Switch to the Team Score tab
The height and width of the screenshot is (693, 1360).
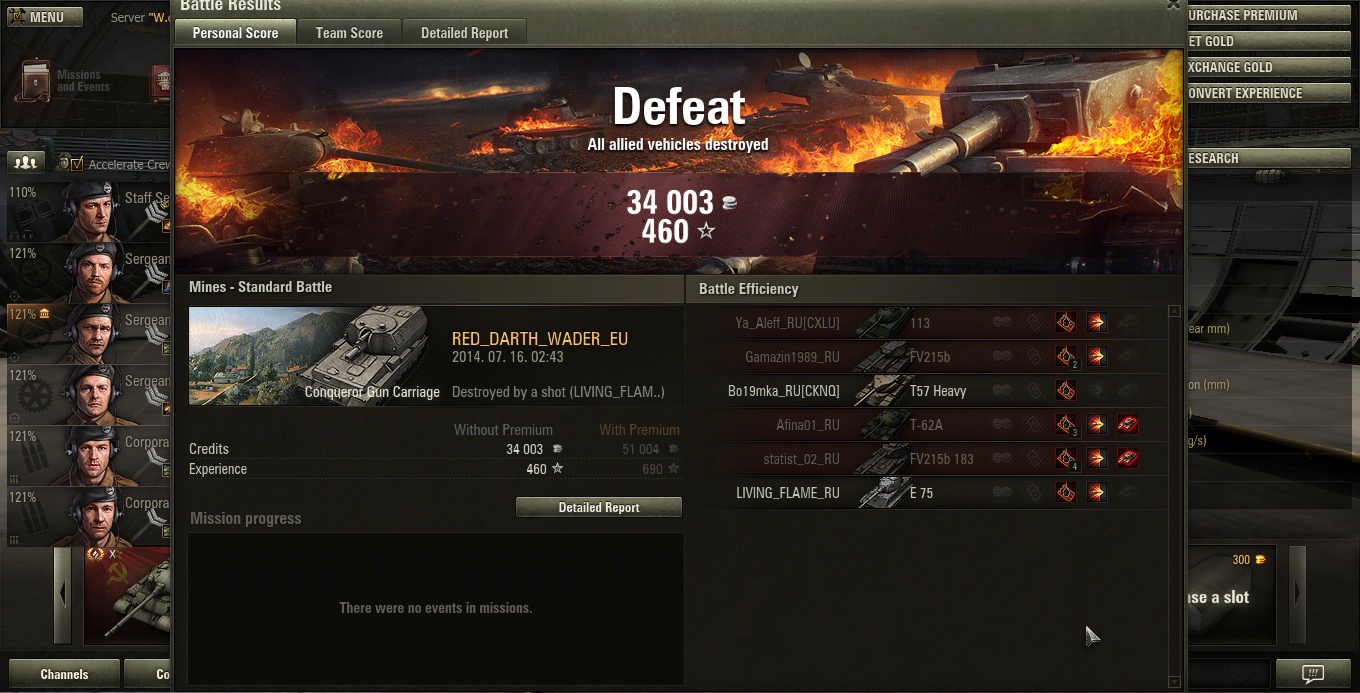click(349, 33)
